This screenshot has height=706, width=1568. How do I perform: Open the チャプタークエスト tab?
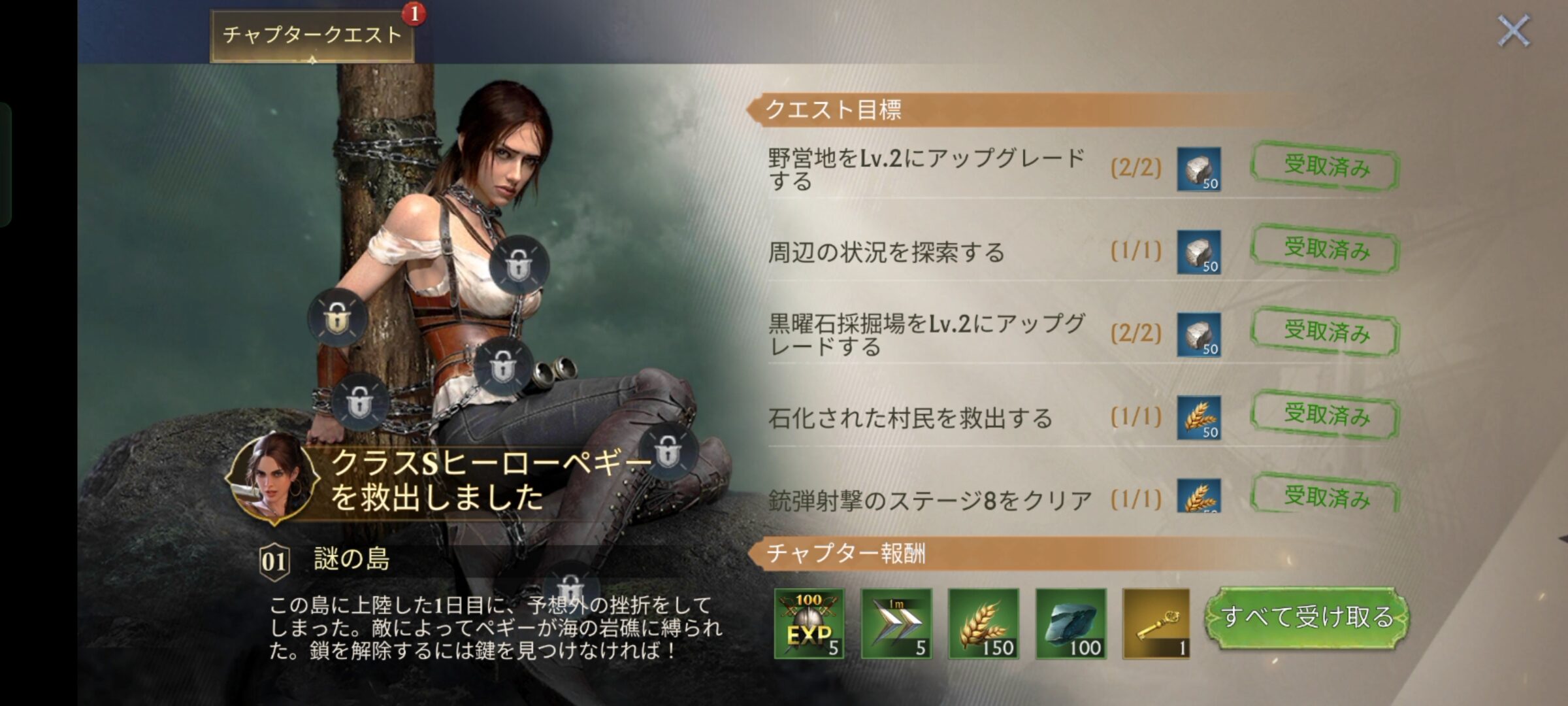pyautogui.click(x=312, y=35)
